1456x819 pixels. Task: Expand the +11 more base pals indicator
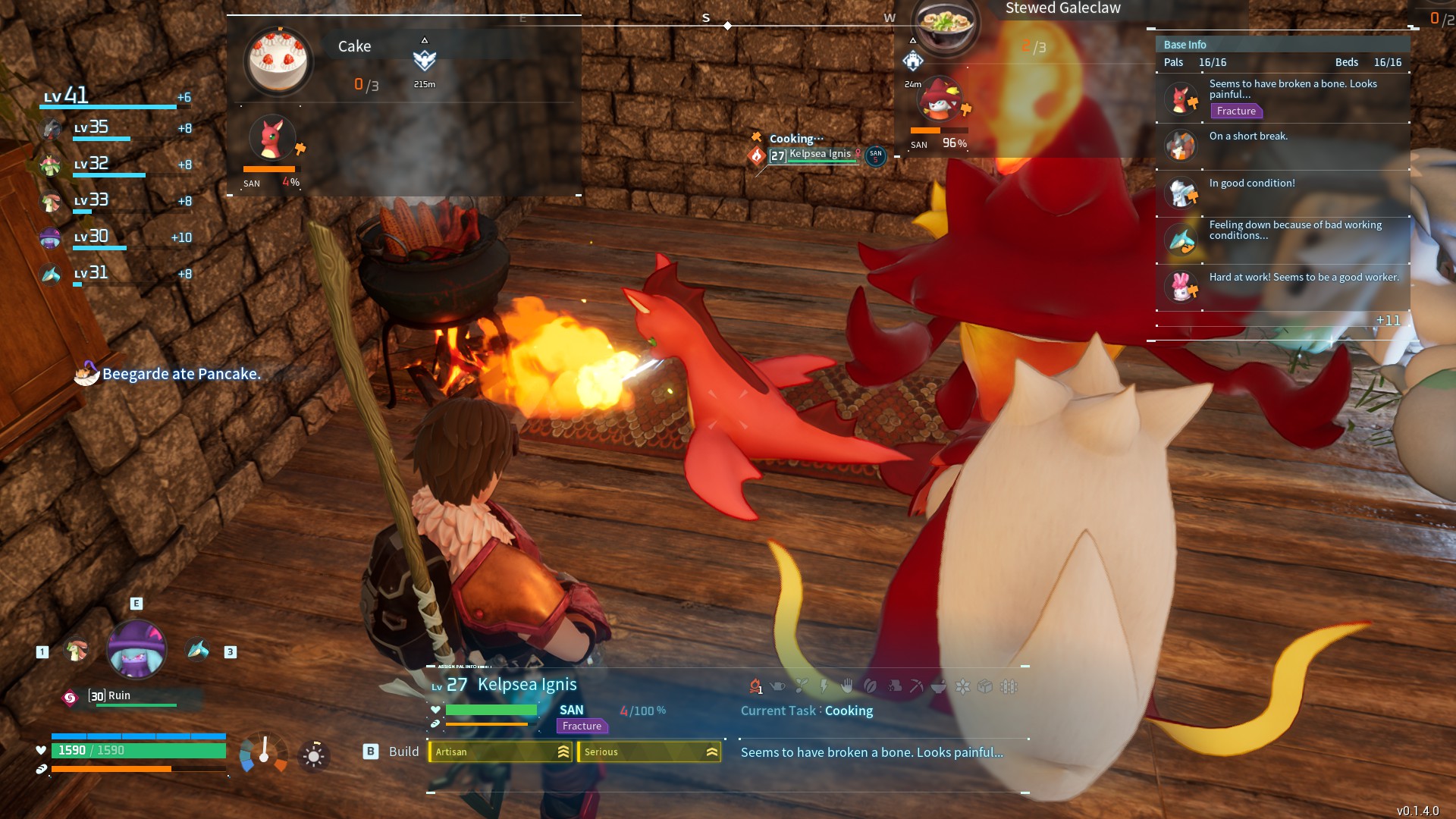click(x=1388, y=320)
